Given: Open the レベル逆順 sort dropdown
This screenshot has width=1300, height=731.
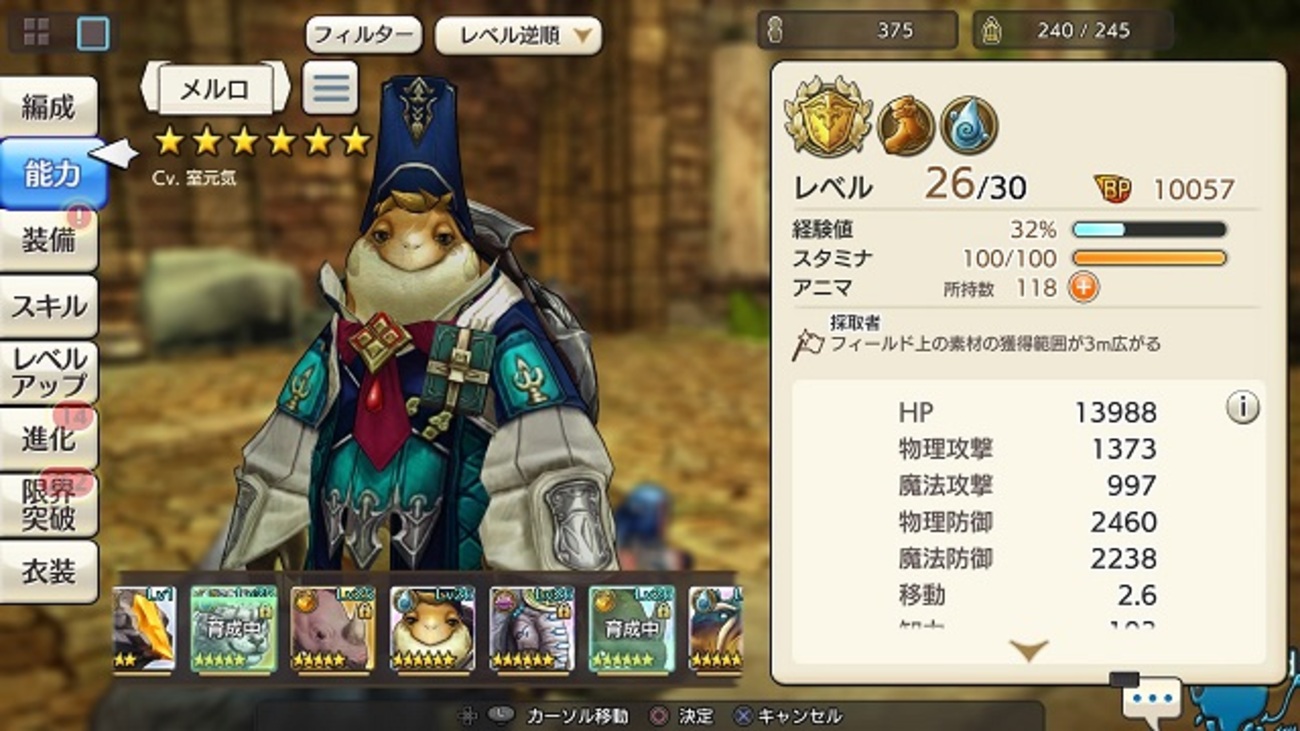Looking at the screenshot, I should tap(518, 36).
